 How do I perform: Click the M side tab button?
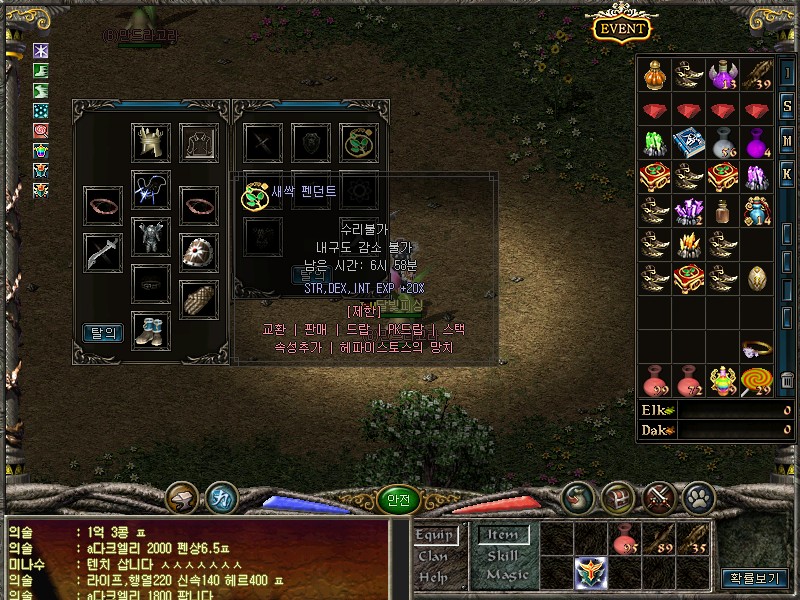pos(787,140)
